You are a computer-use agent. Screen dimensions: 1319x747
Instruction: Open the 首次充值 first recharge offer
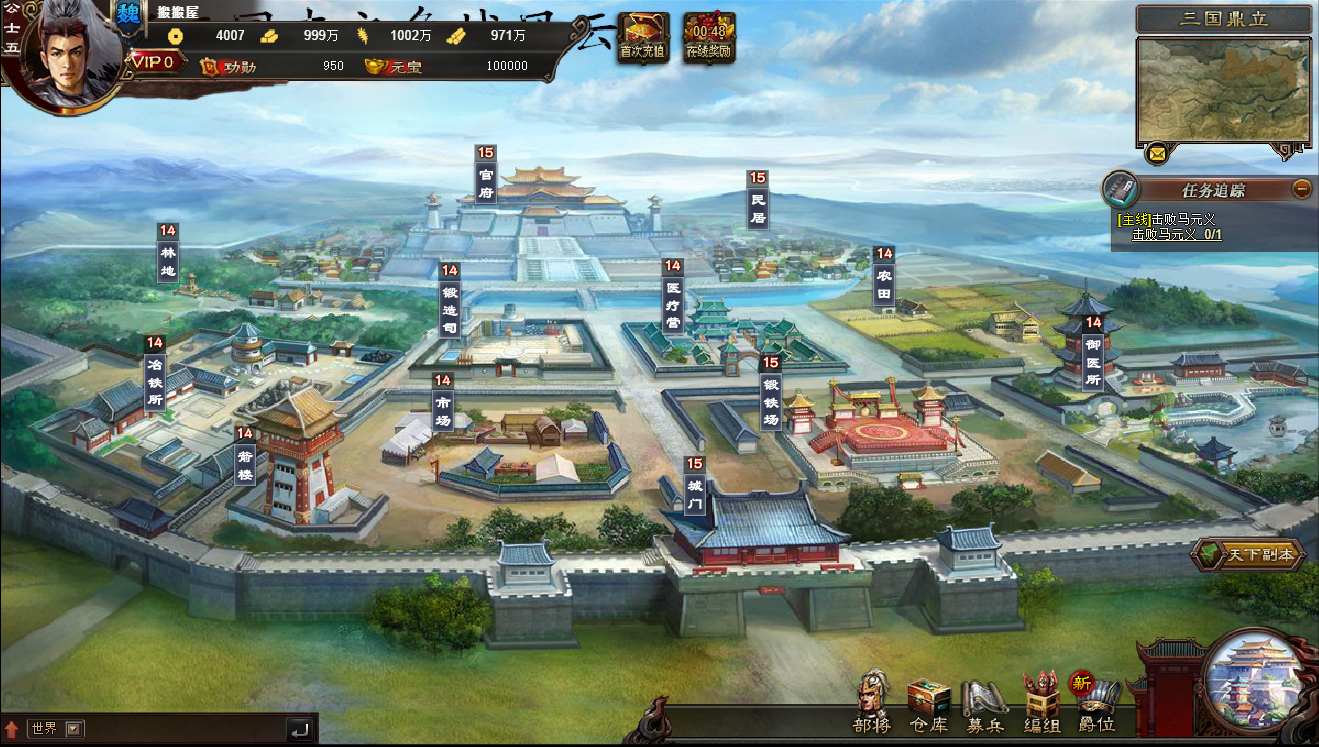(x=643, y=37)
